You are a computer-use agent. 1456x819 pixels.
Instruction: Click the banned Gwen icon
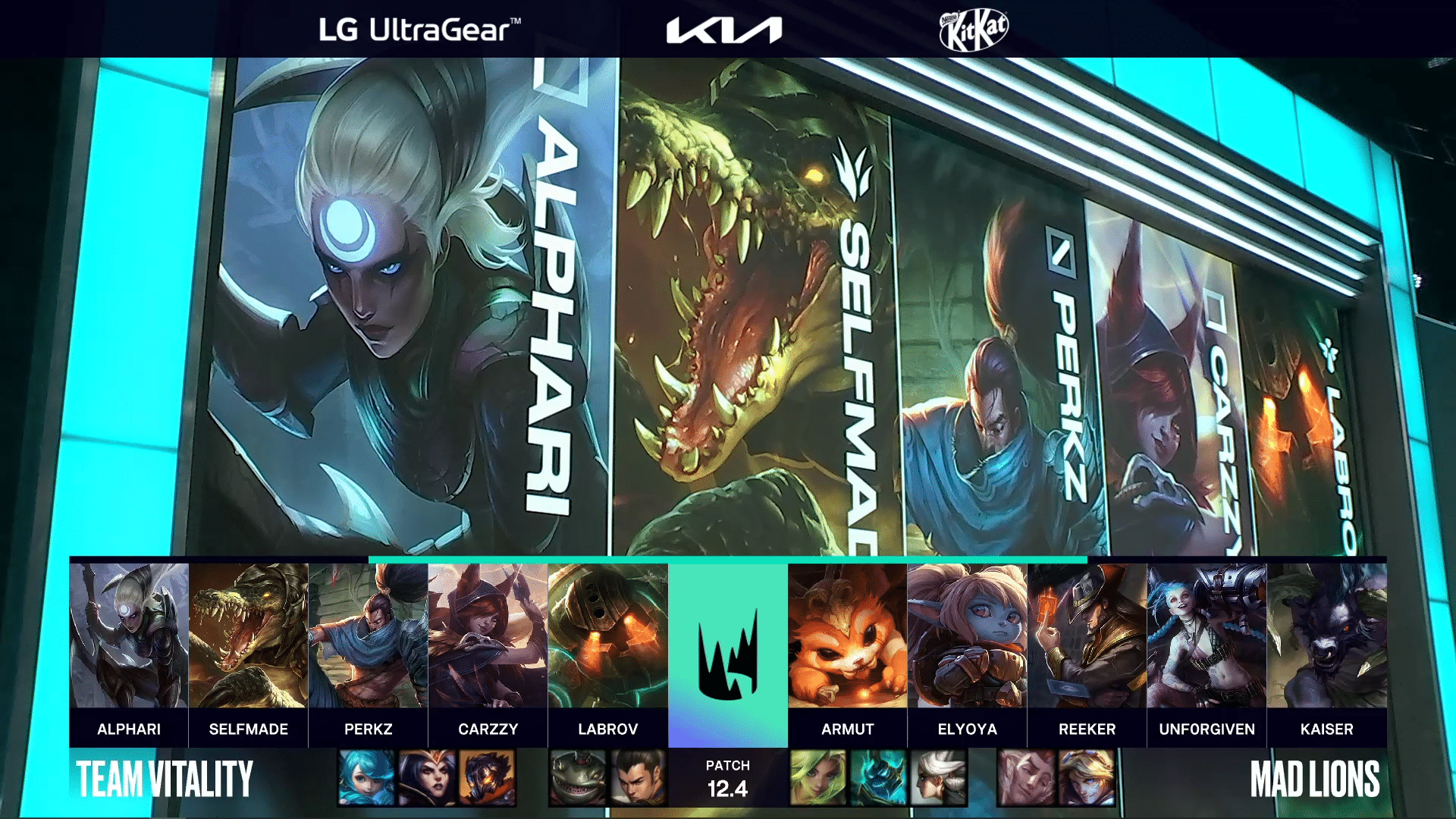pos(367,777)
